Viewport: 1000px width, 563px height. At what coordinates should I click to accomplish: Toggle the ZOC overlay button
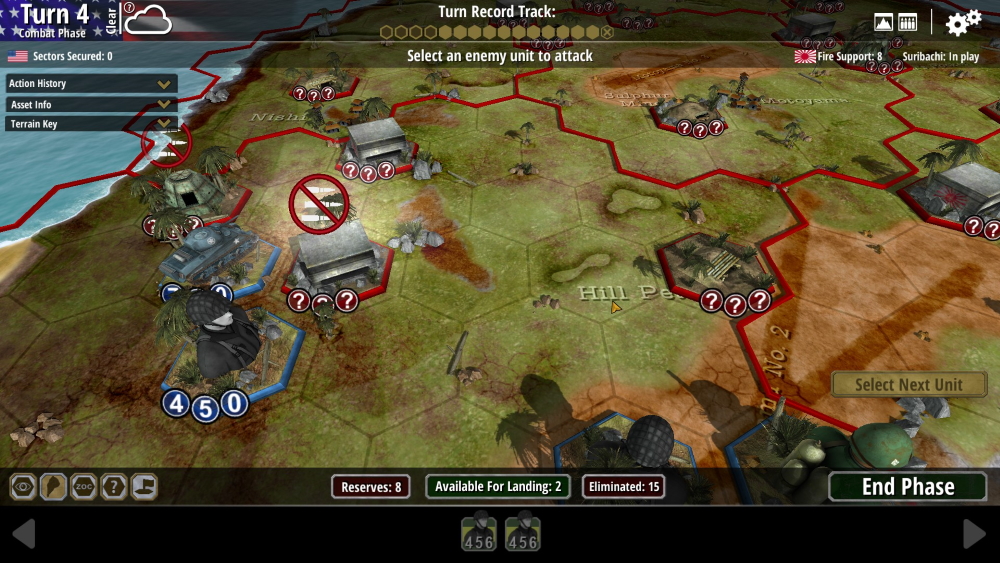pos(84,487)
